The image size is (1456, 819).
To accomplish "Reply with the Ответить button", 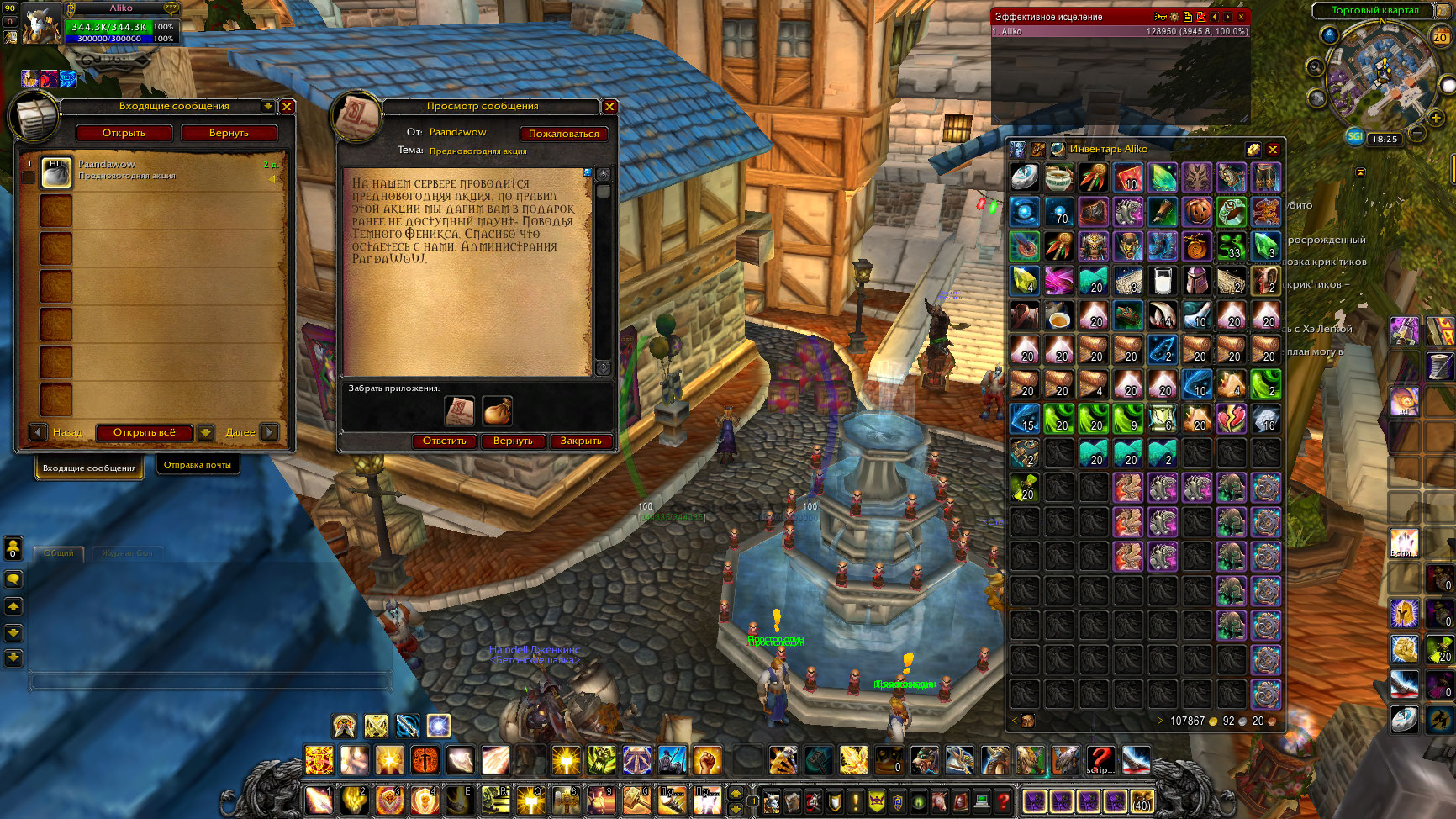I will (444, 441).
